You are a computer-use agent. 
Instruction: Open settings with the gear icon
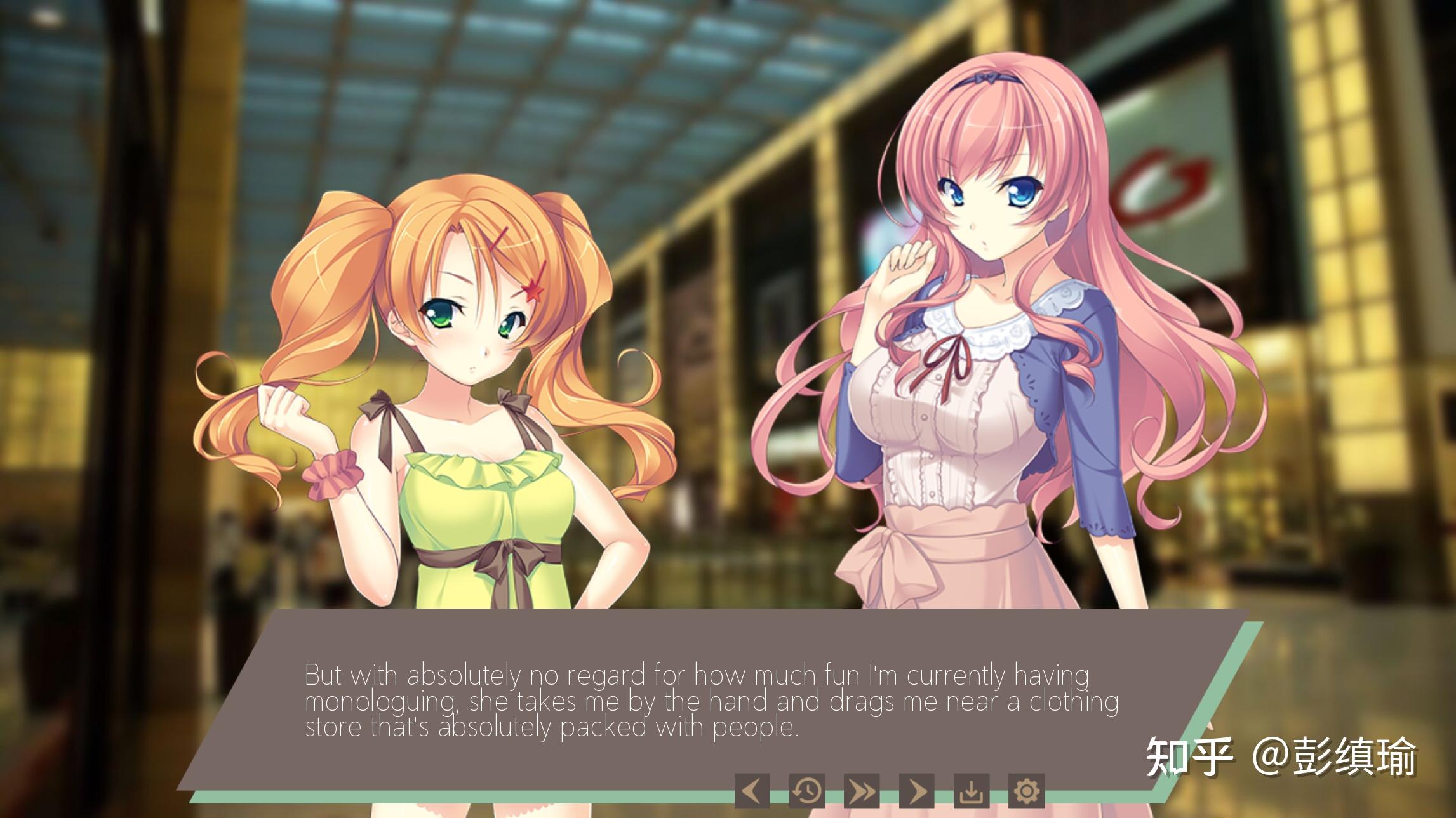coord(1026,791)
